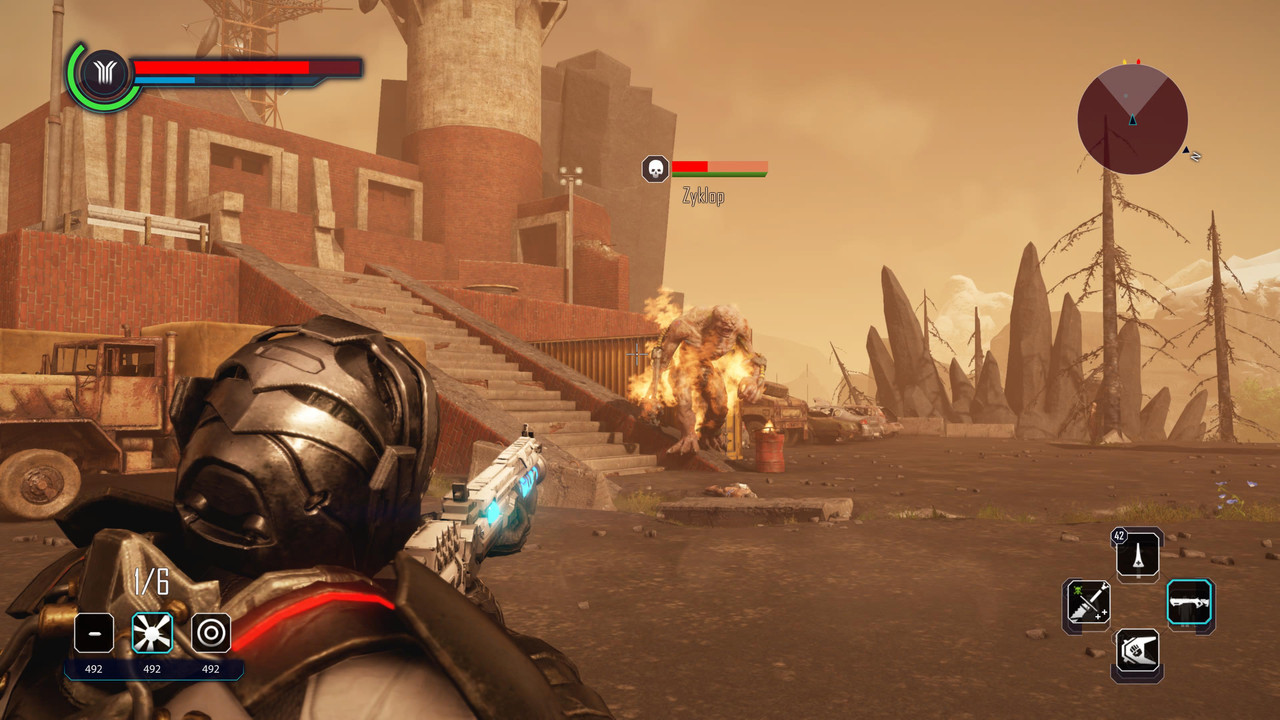Activate the fist gauntlet quick slot
Image resolution: width=1280 pixels, height=720 pixels.
pos(1138,653)
